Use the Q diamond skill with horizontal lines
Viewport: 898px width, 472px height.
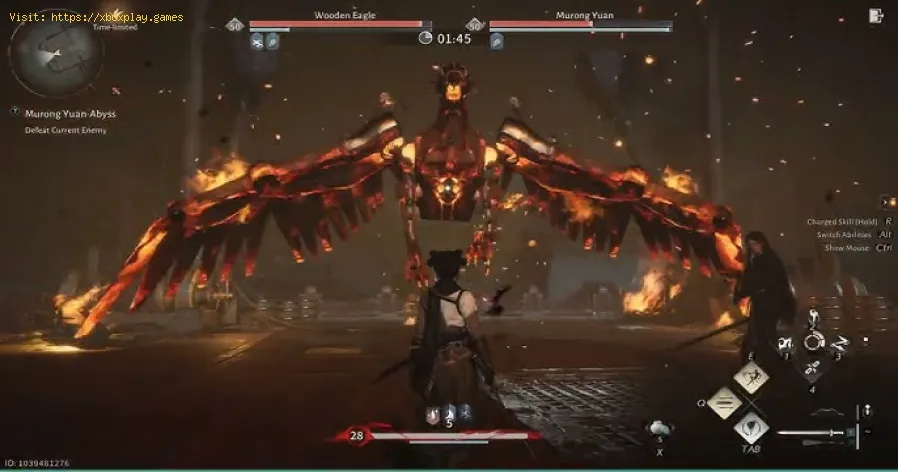pos(723,403)
